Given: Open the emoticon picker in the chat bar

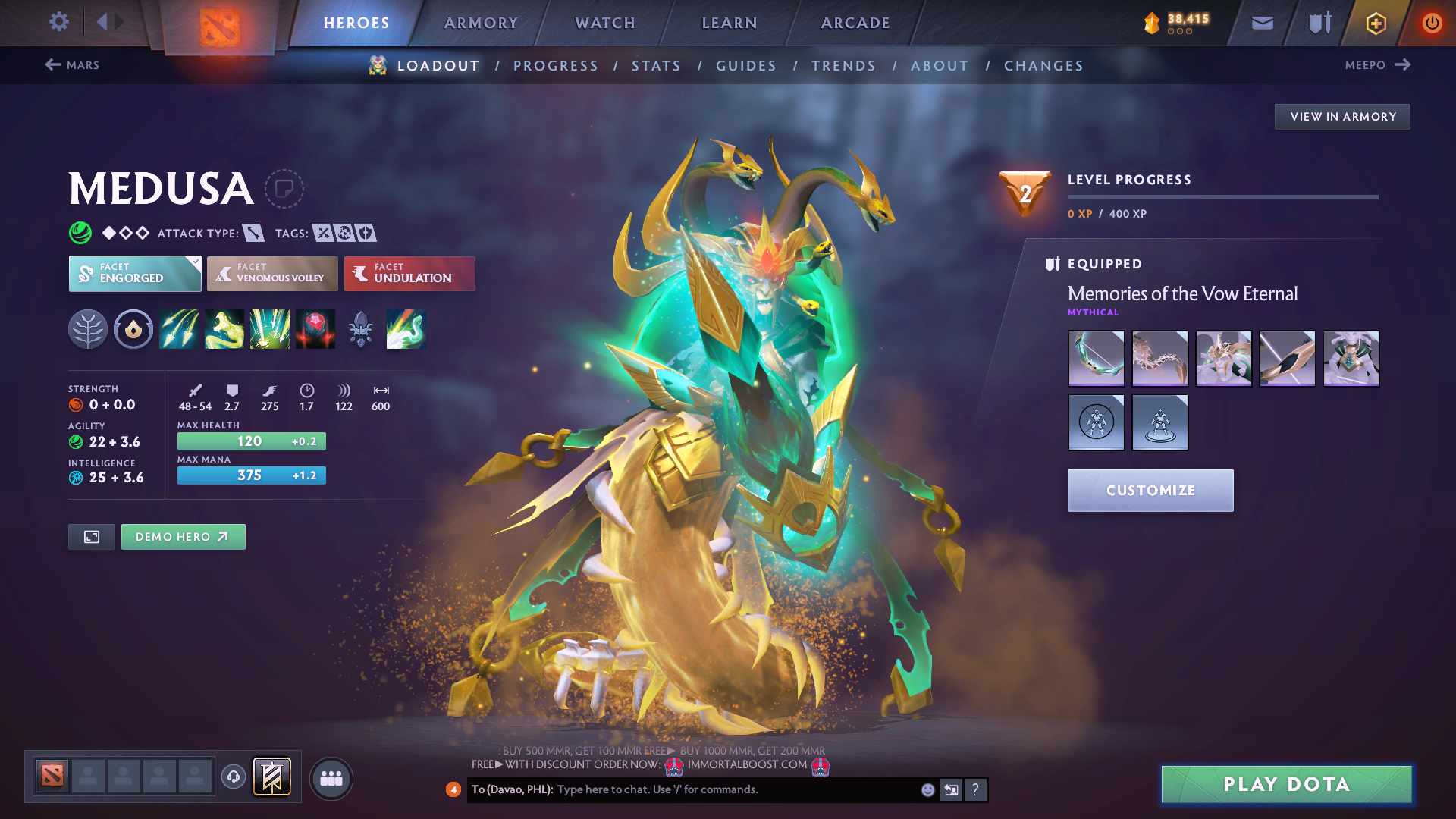Looking at the screenshot, I should (x=927, y=789).
